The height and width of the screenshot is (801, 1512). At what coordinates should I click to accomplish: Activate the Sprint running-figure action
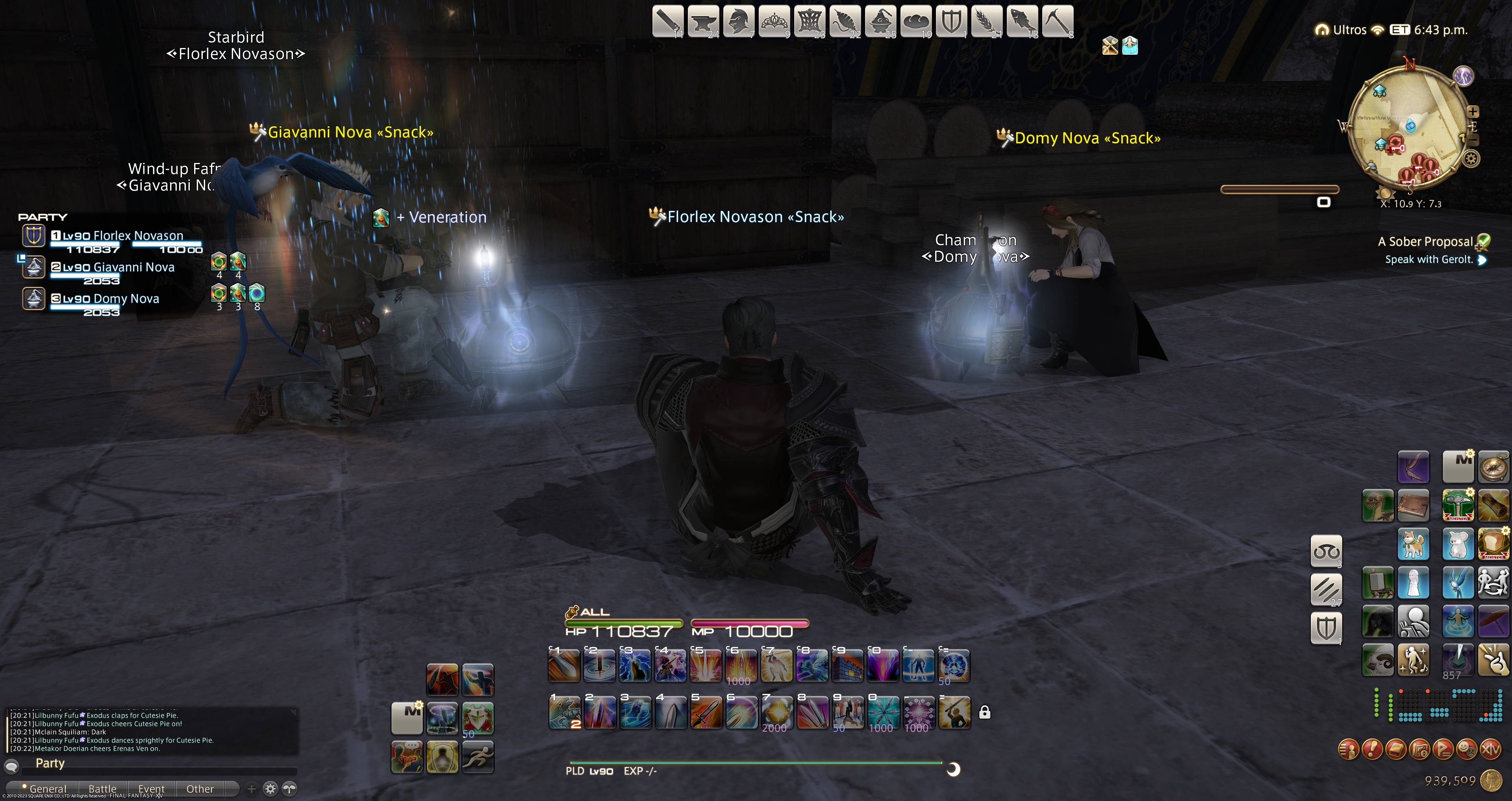(477, 757)
